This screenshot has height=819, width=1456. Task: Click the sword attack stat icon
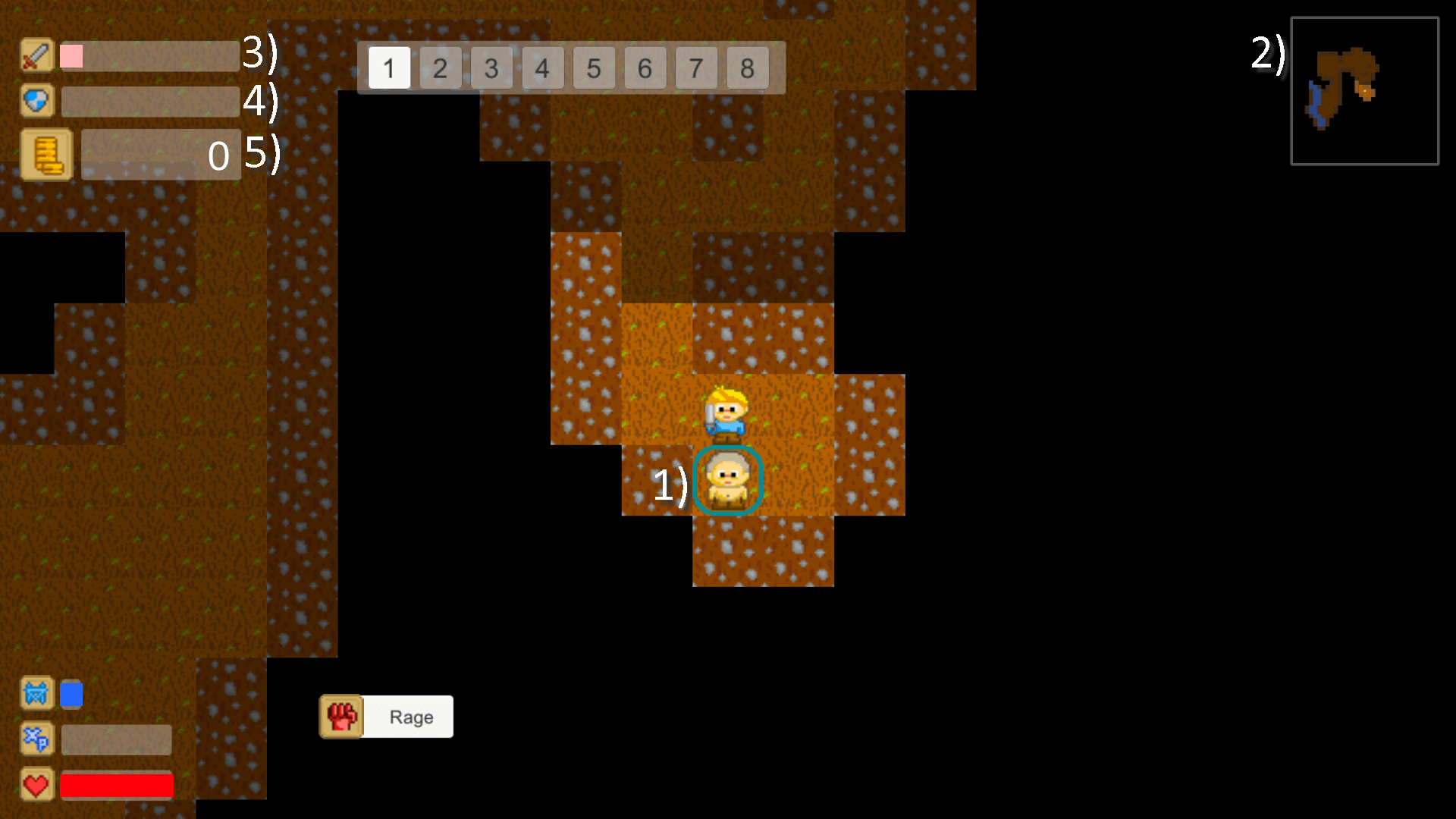36,55
